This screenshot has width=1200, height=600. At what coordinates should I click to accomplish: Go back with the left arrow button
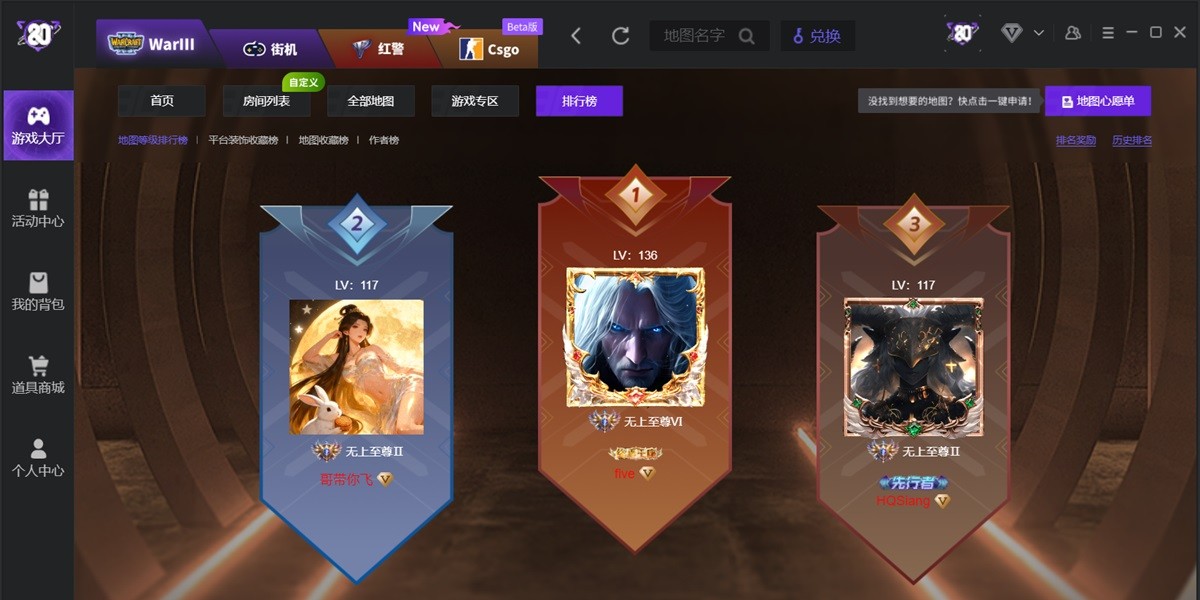tap(576, 36)
